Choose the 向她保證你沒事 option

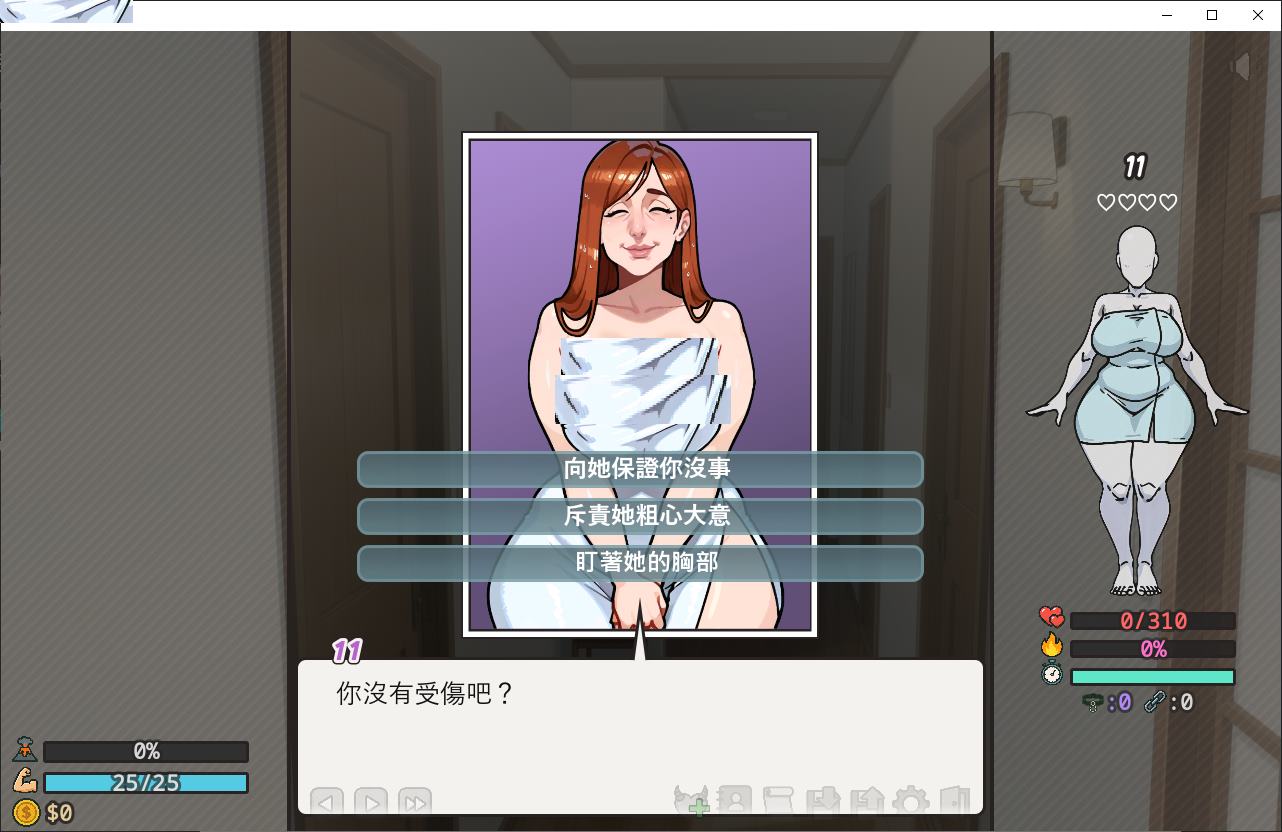640,469
